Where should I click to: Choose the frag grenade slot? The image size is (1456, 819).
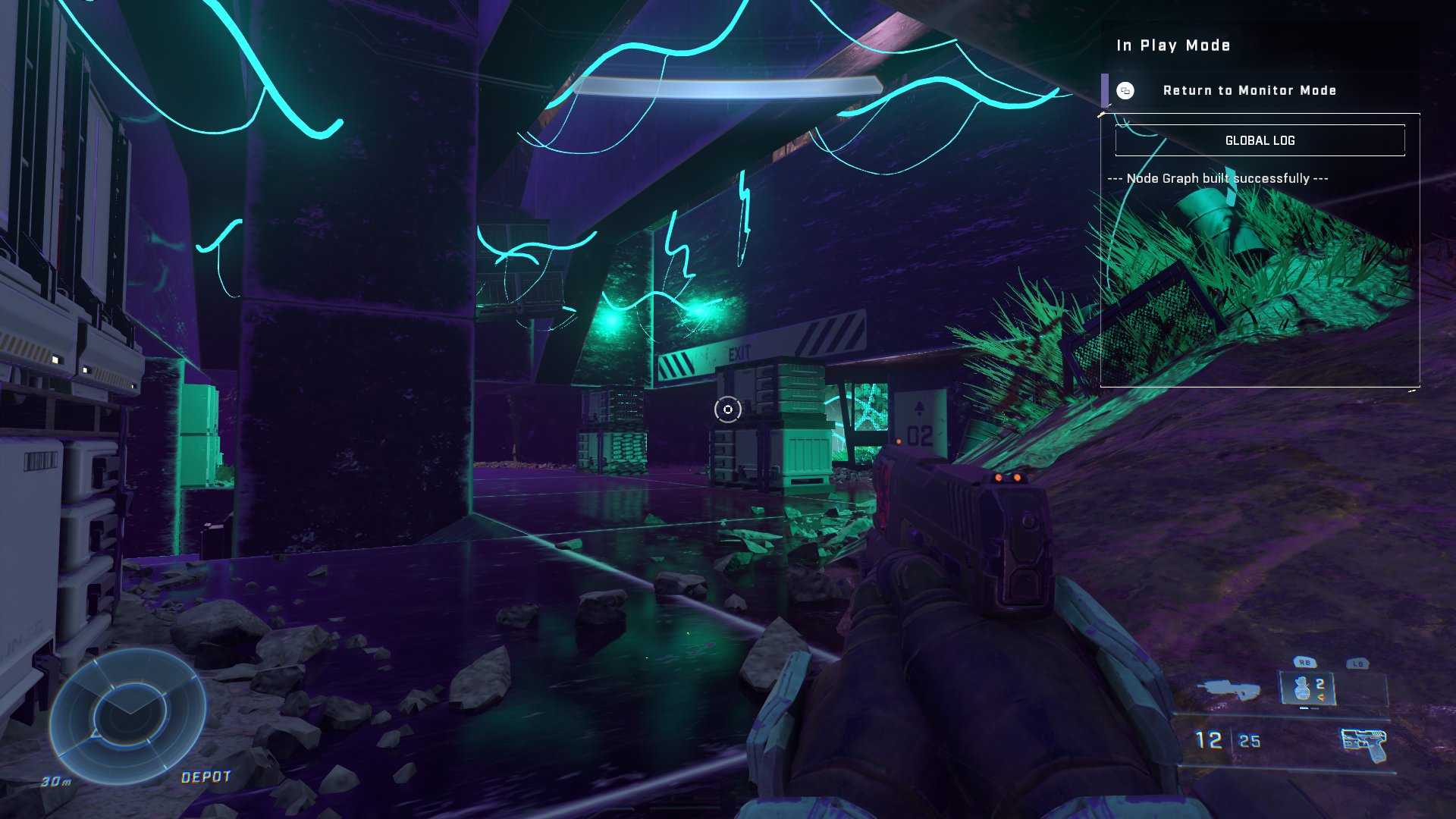[1307, 689]
